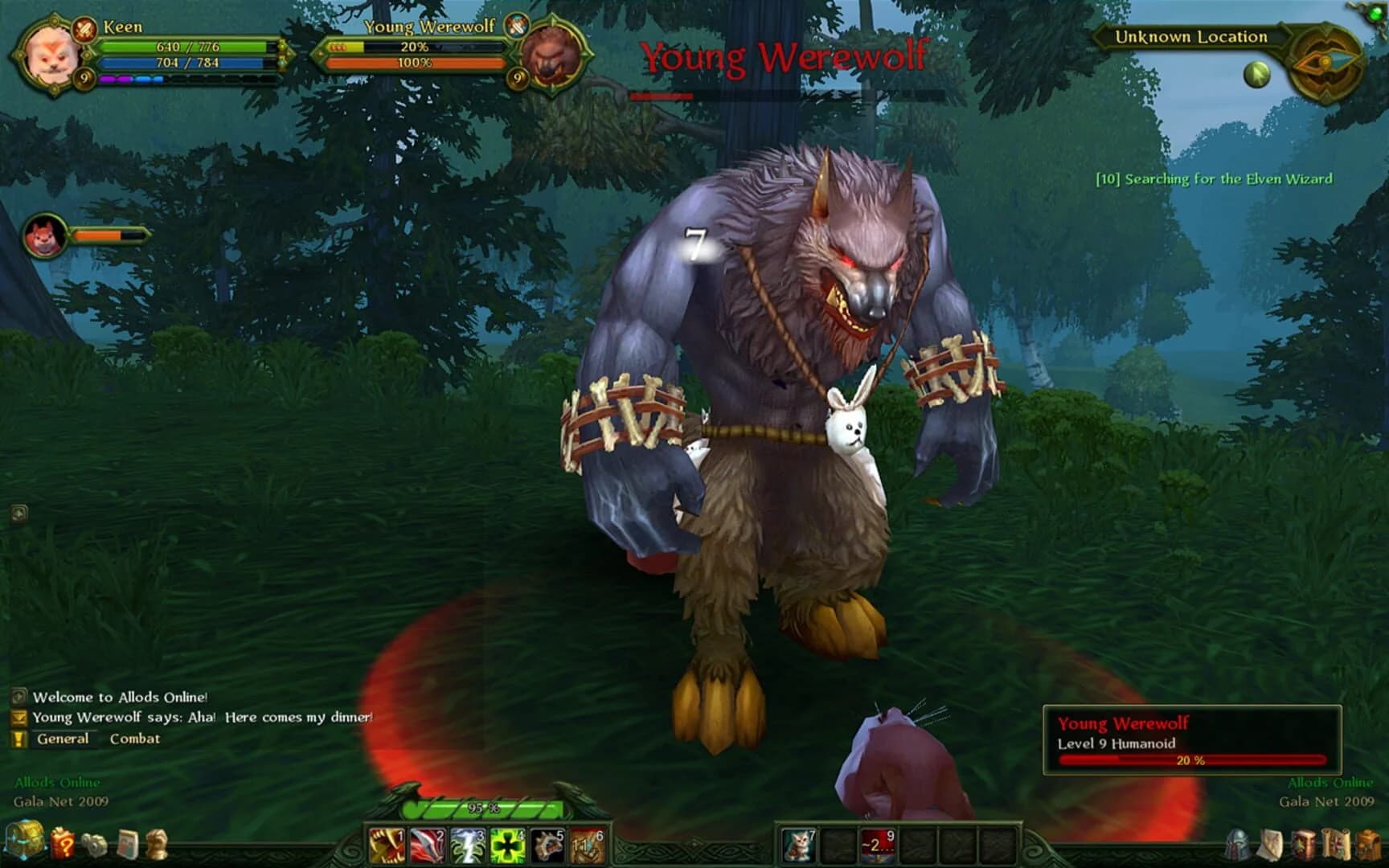Switch to the General chat tab

pyautogui.click(x=64, y=739)
